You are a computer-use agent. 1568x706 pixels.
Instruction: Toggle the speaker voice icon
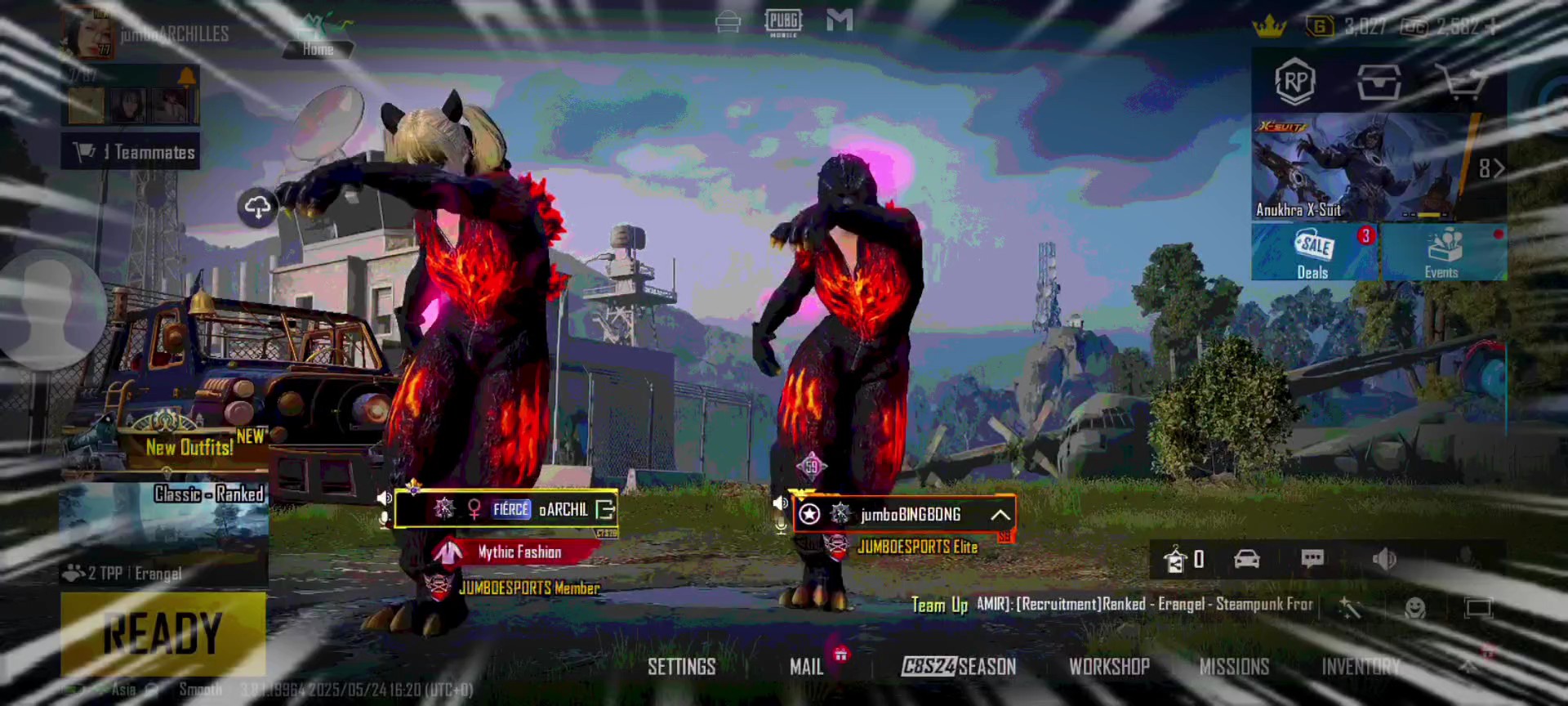(x=1383, y=559)
